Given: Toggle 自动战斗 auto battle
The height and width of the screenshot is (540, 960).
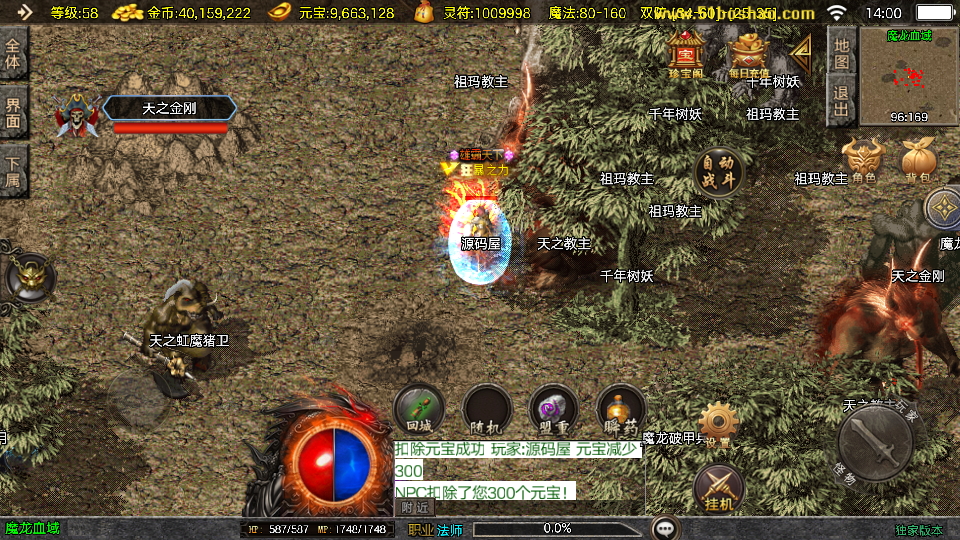Looking at the screenshot, I should click(x=720, y=172).
